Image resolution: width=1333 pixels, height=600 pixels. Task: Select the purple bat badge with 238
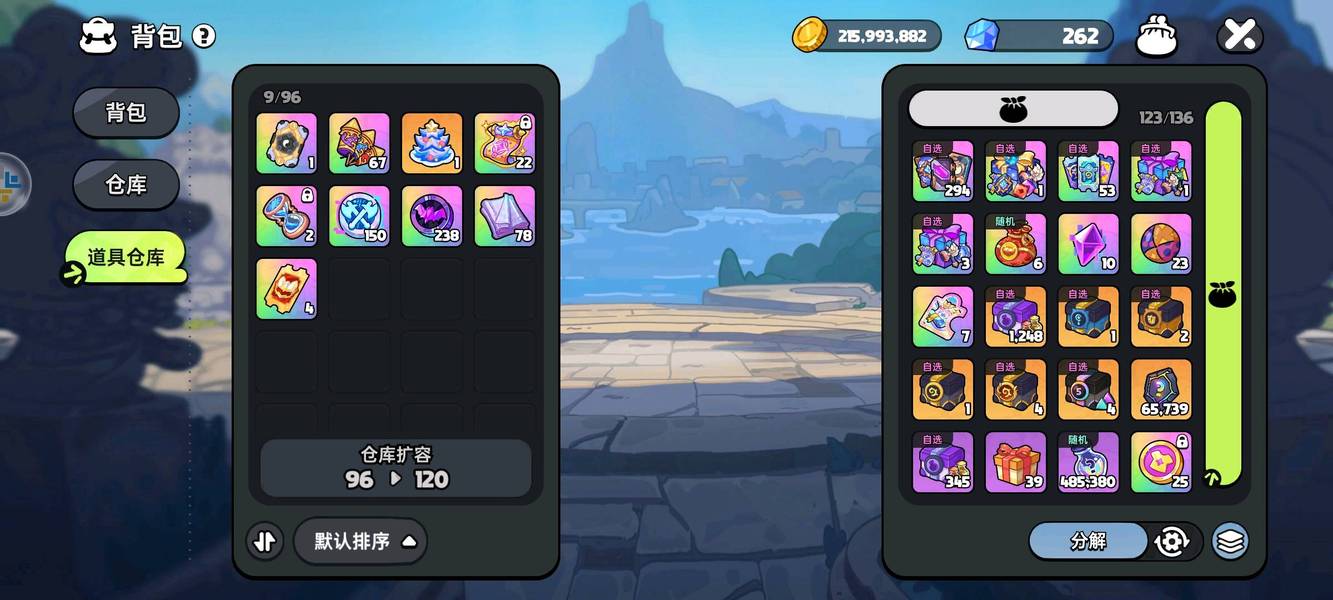click(432, 216)
